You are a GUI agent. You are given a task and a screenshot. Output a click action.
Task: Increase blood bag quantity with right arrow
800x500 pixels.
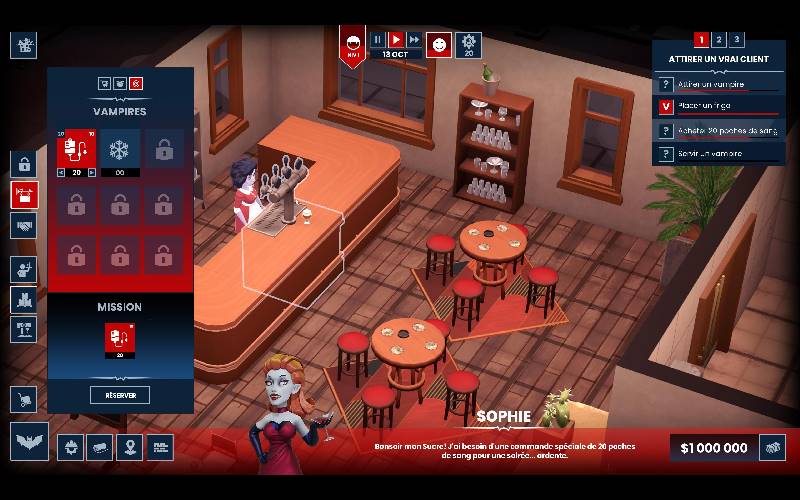coord(92,172)
